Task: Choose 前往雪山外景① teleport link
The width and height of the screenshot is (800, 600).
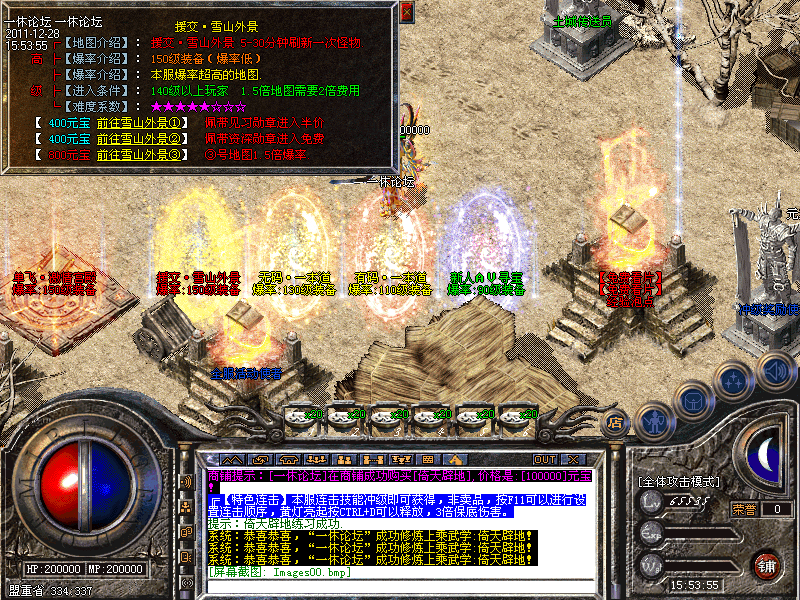Action: click(139, 123)
